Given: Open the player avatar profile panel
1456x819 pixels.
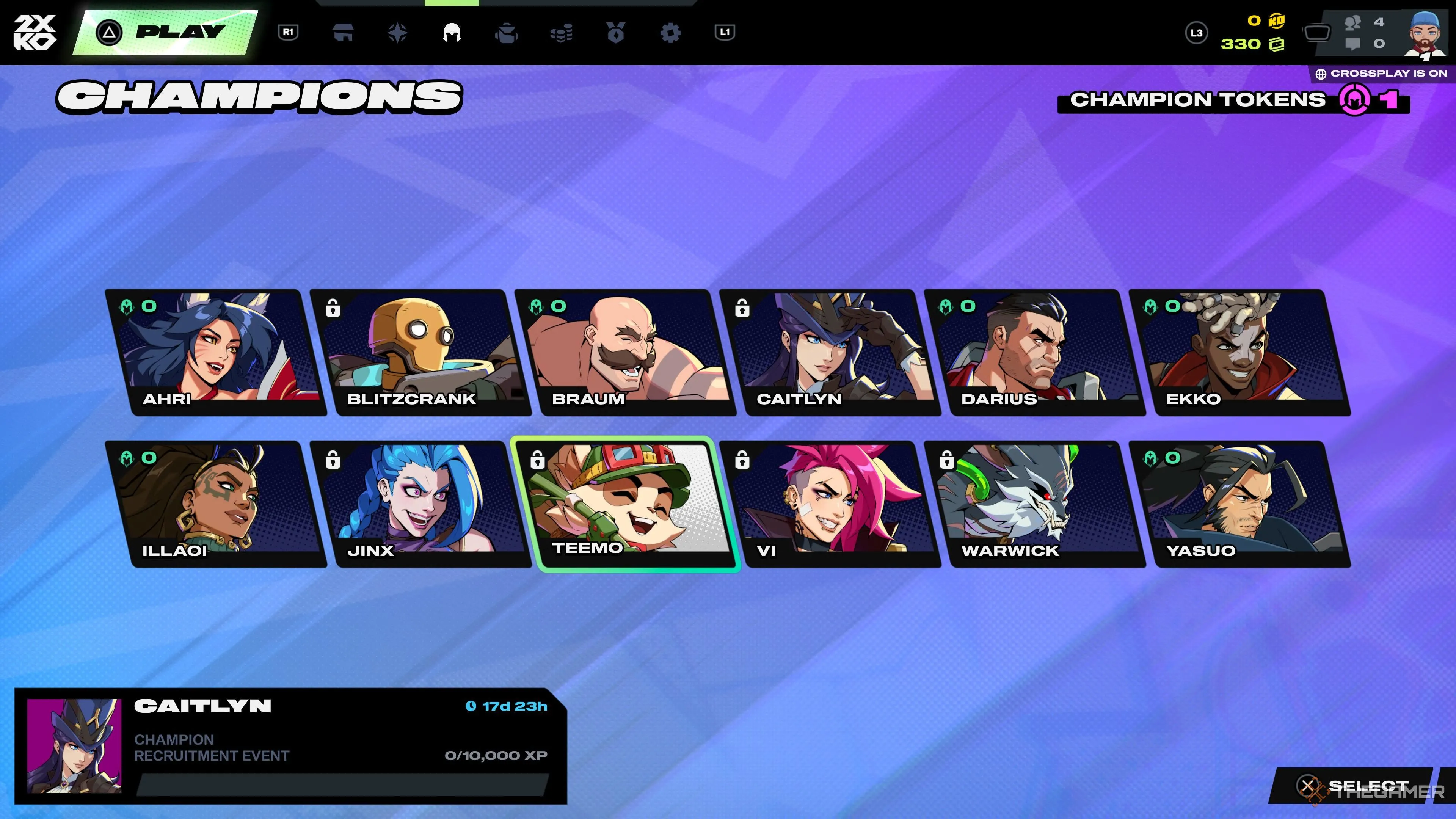Looking at the screenshot, I should 1425,34.
